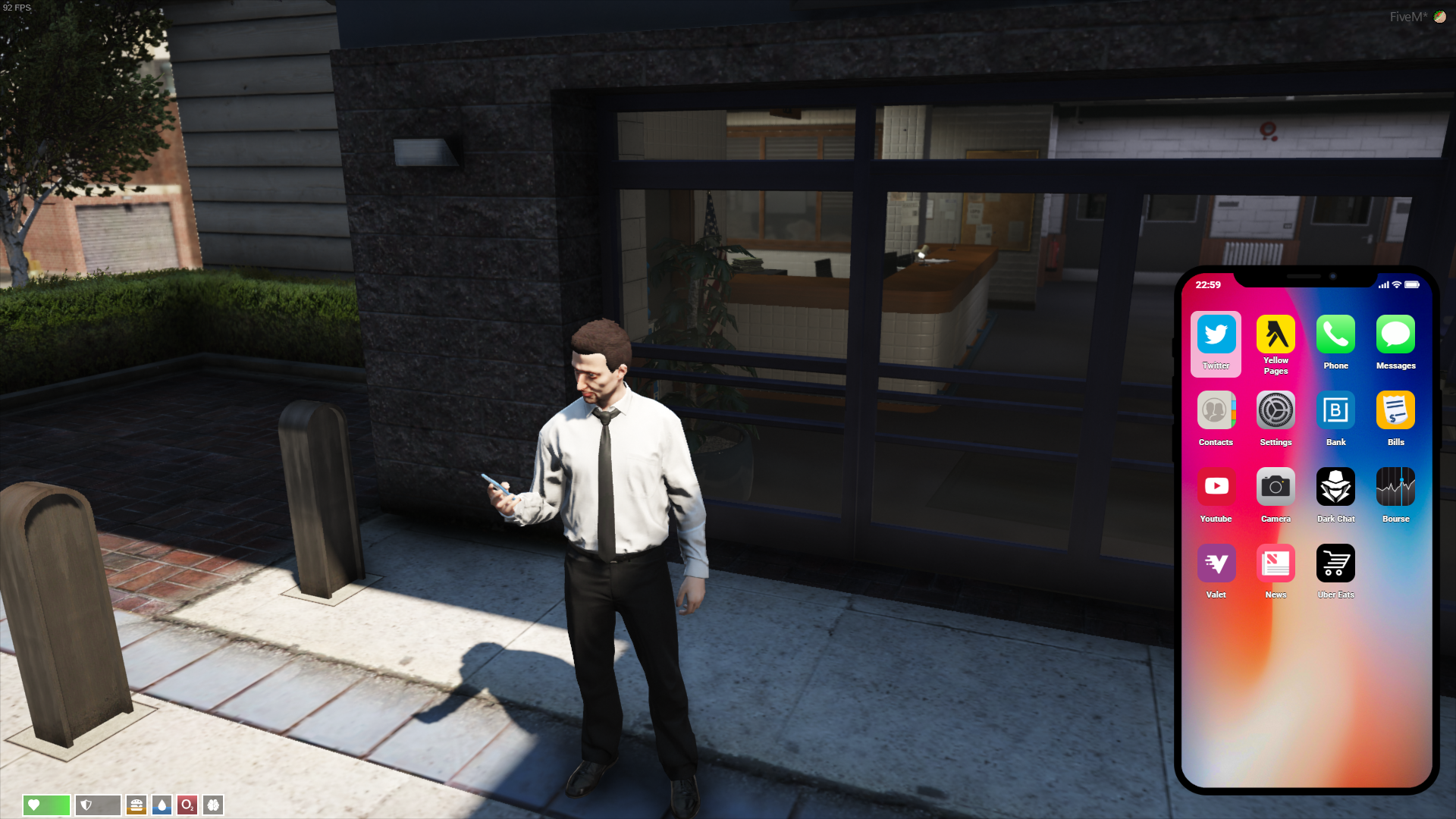Click the battery indicator in the phone status bar
Image resolution: width=1456 pixels, height=819 pixels.
tap(1412, 285)
